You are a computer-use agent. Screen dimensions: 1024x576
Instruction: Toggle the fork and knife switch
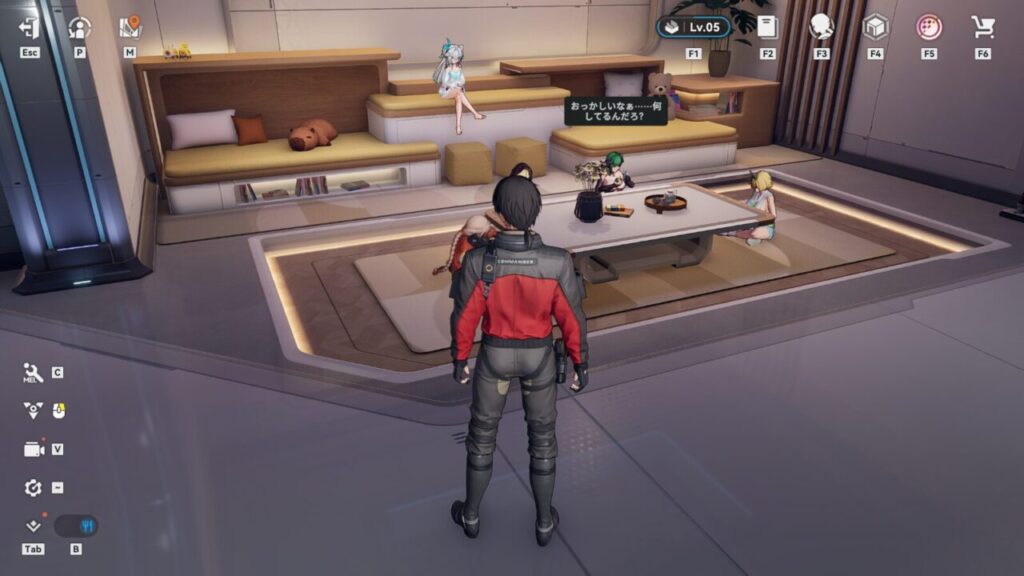77,526
